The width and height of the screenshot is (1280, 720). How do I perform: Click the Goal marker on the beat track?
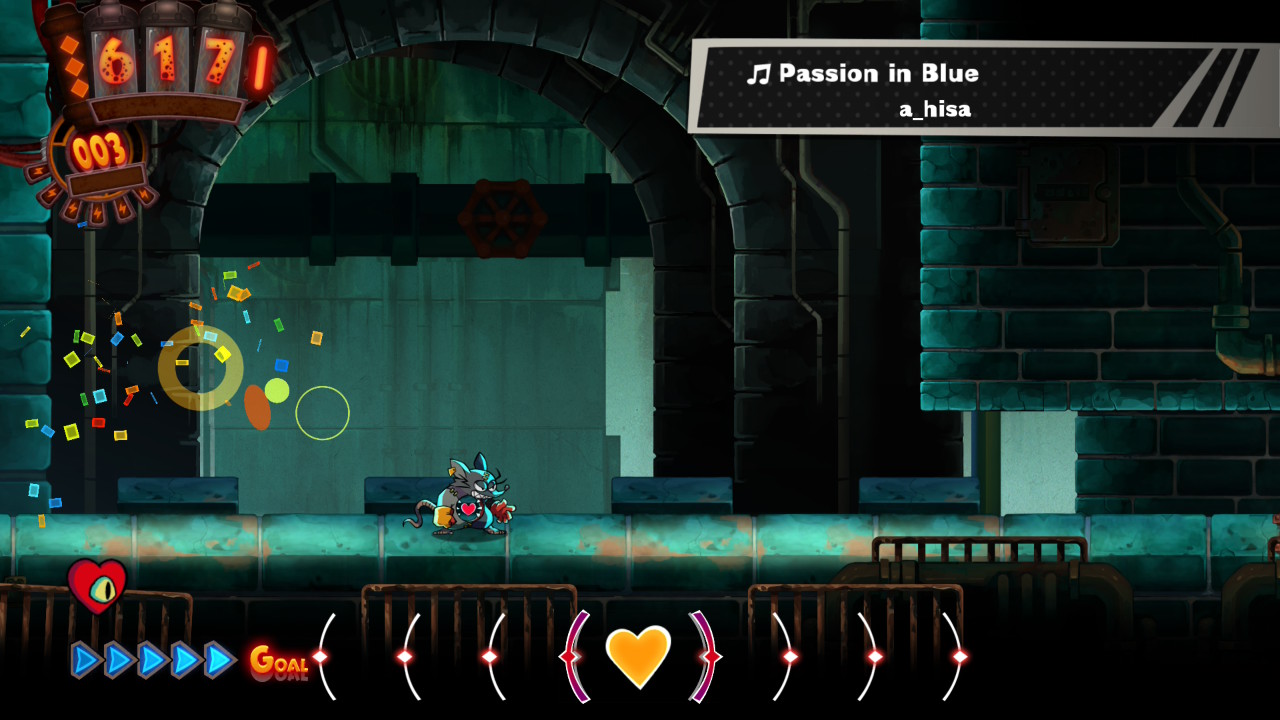[x=278, y=660]
